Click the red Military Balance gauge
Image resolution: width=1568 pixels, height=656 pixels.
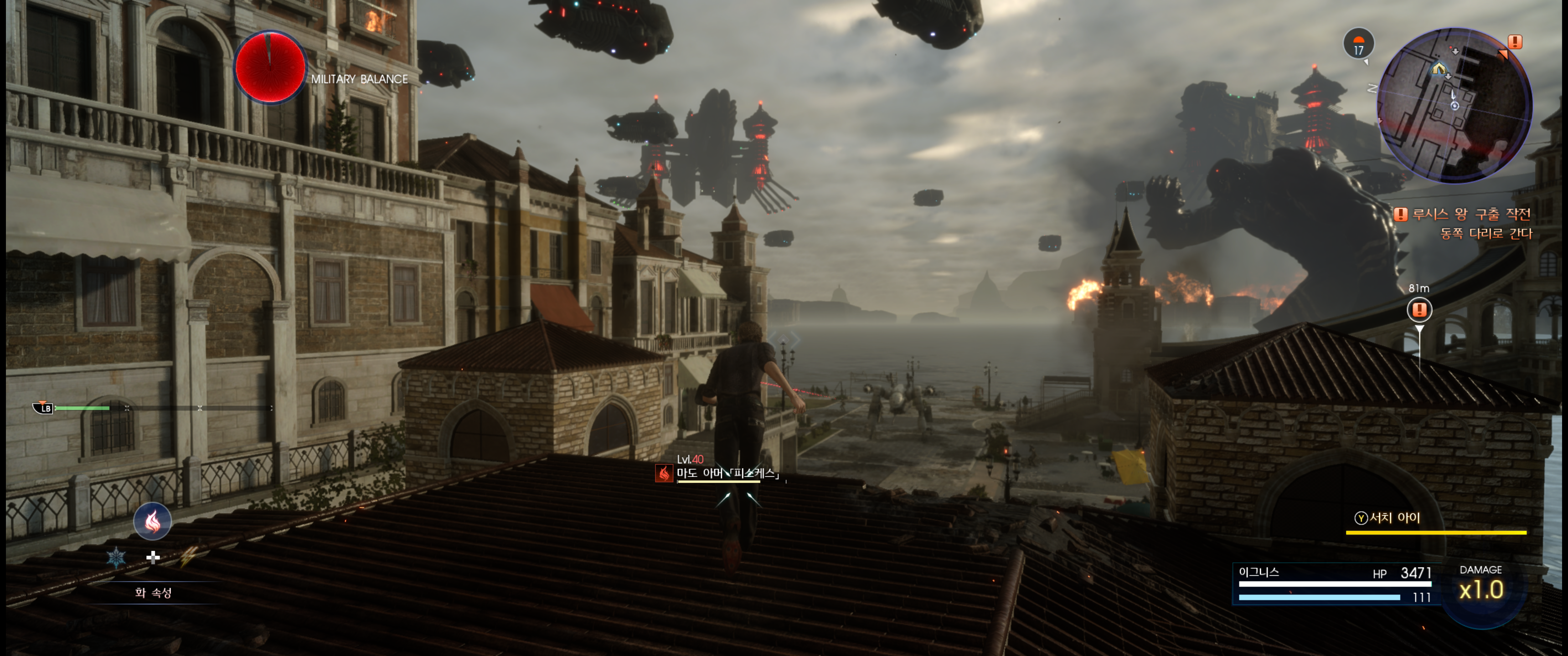(270, 67)
